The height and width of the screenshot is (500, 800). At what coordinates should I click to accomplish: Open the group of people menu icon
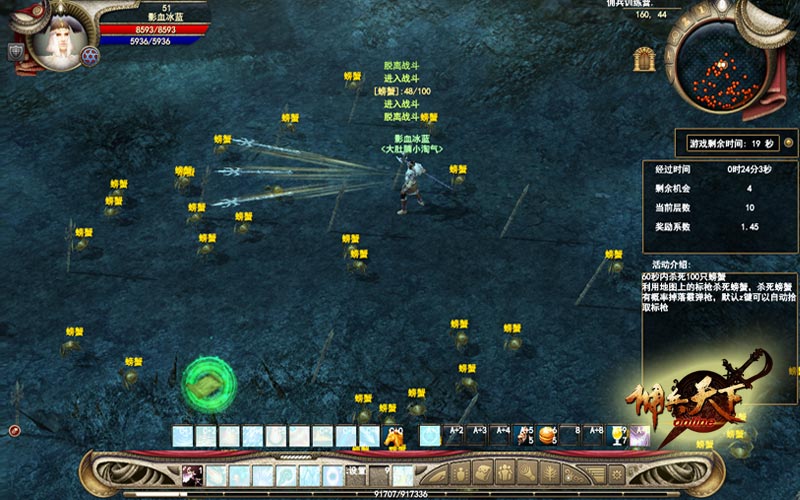click(x=504, y=473)
